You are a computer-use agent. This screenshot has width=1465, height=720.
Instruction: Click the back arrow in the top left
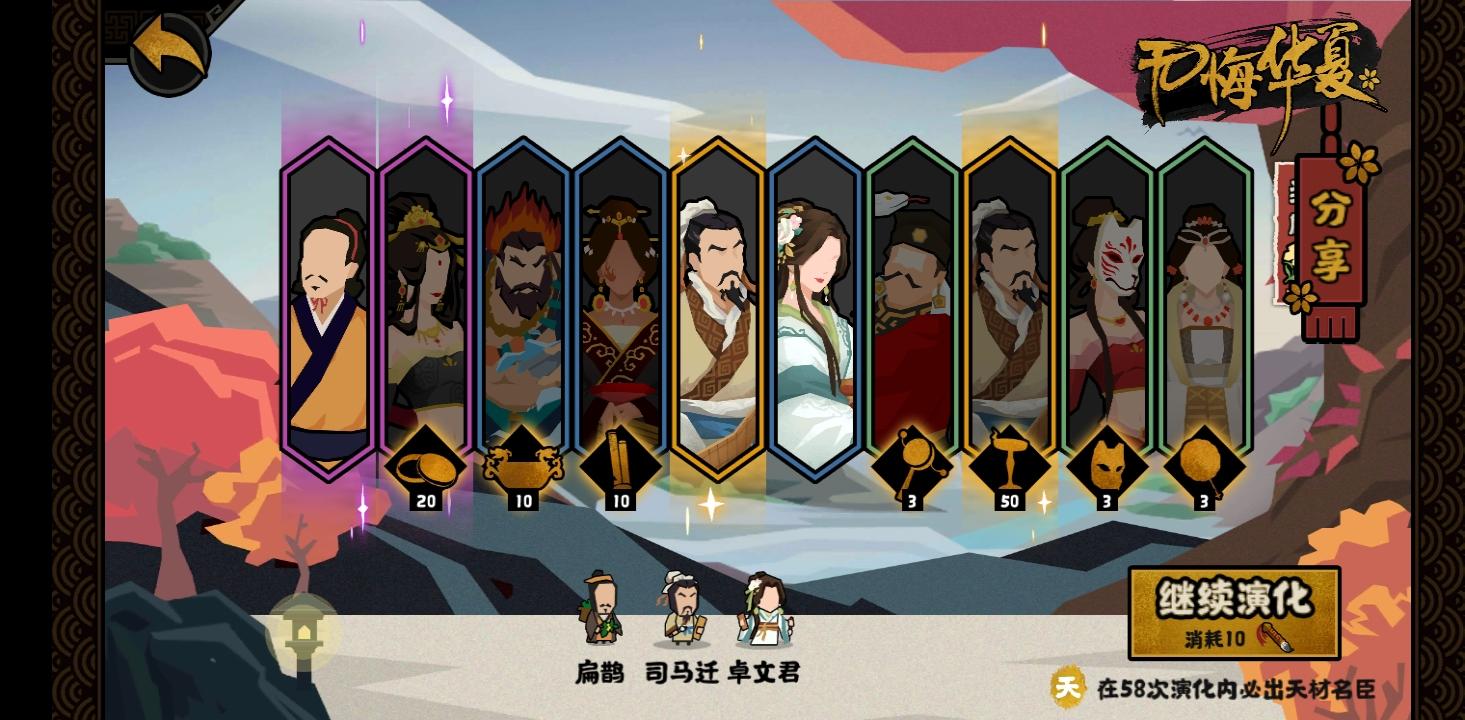[168, 55]
